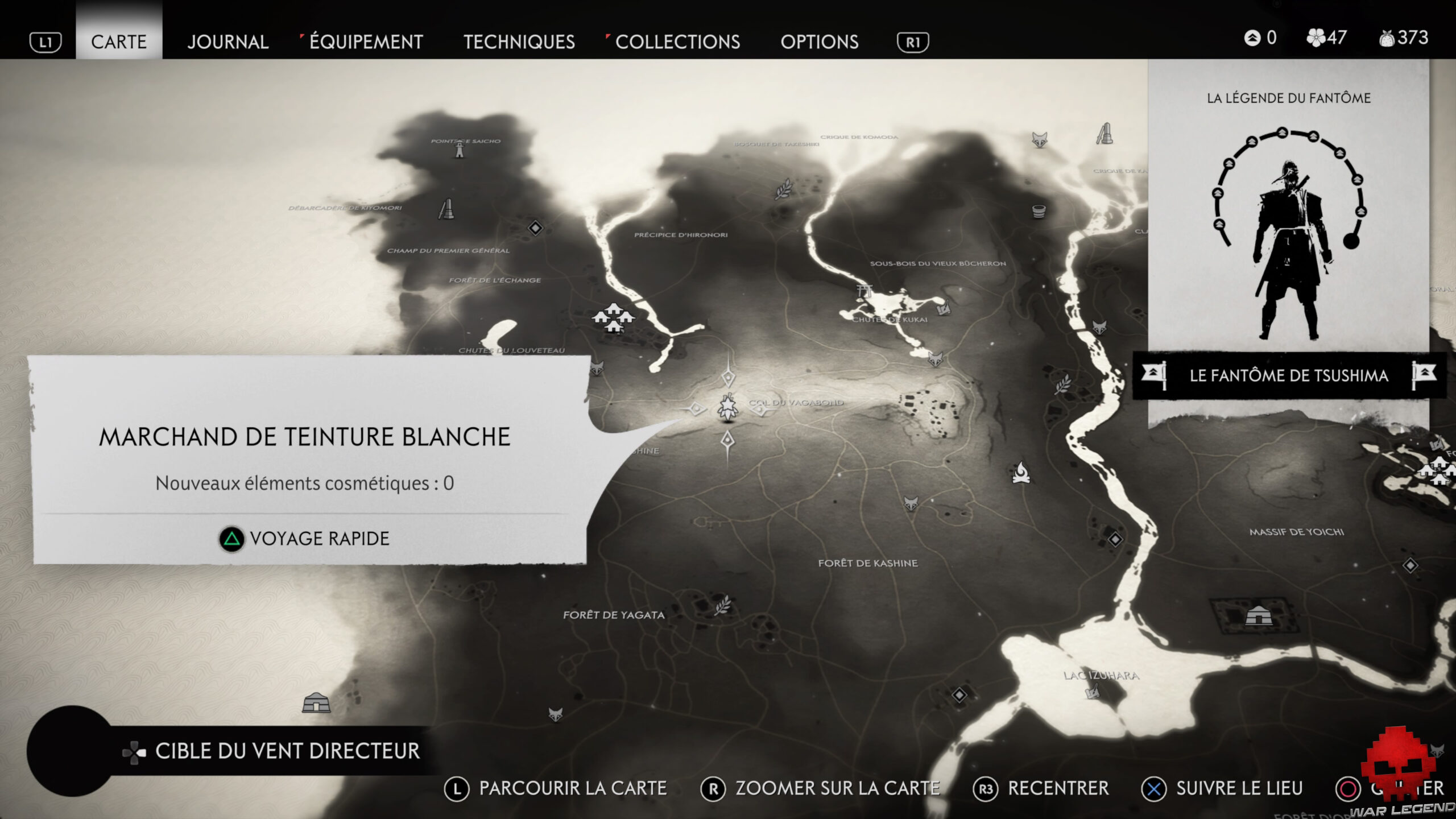Expand the Le Fantôme de Tsushima quest banner
The width and height of the screenshot is (1456, 819).
(1288, 375)
